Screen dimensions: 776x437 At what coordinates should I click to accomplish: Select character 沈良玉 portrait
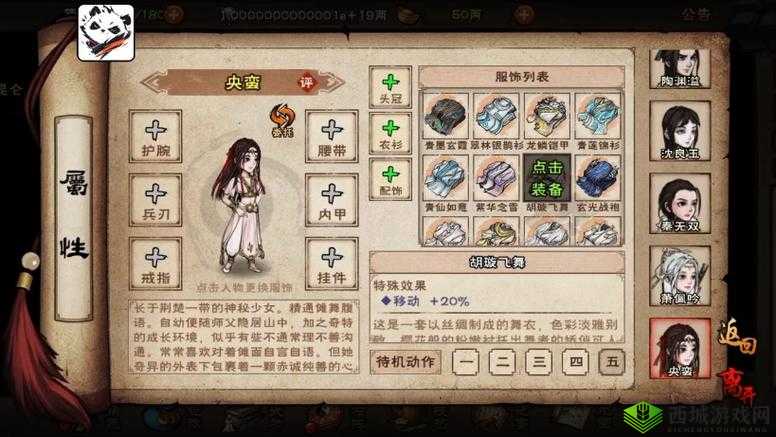click(x=680, y=134)
